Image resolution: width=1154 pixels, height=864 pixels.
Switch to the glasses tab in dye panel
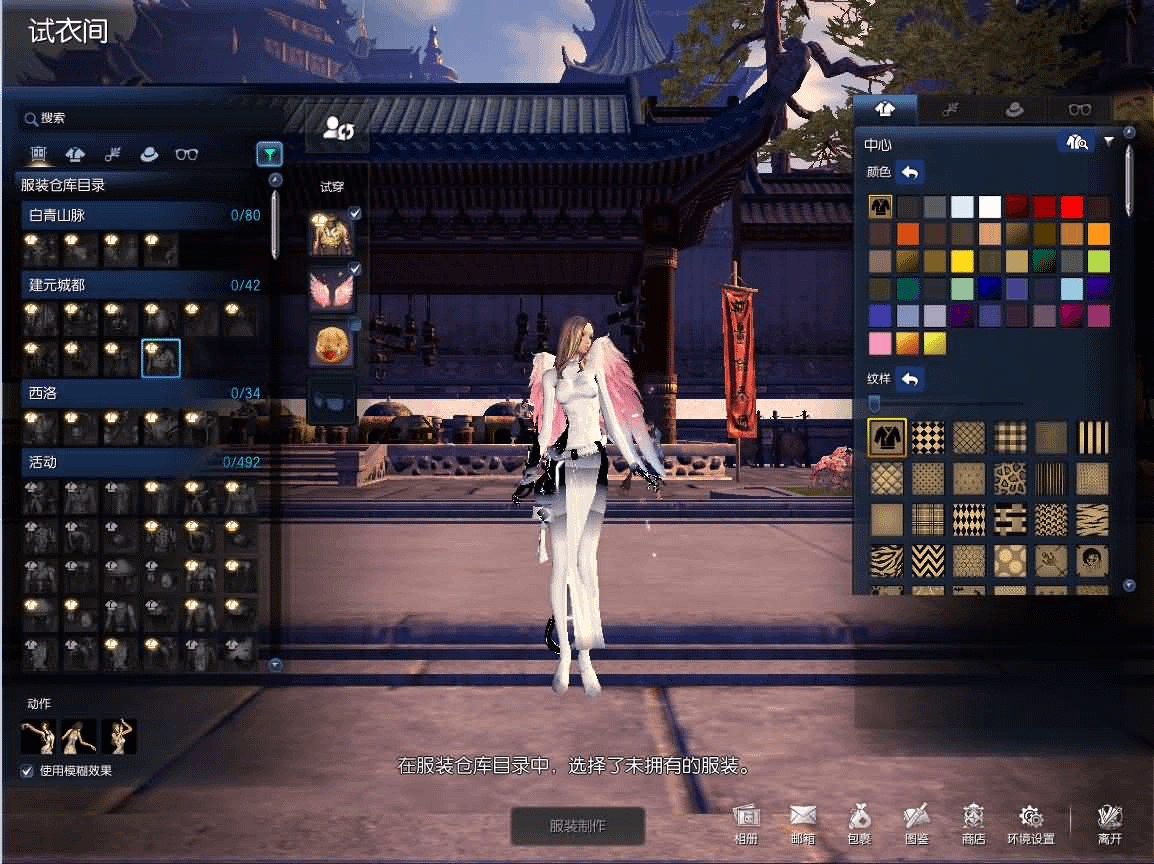click(x=1080, y=109)
